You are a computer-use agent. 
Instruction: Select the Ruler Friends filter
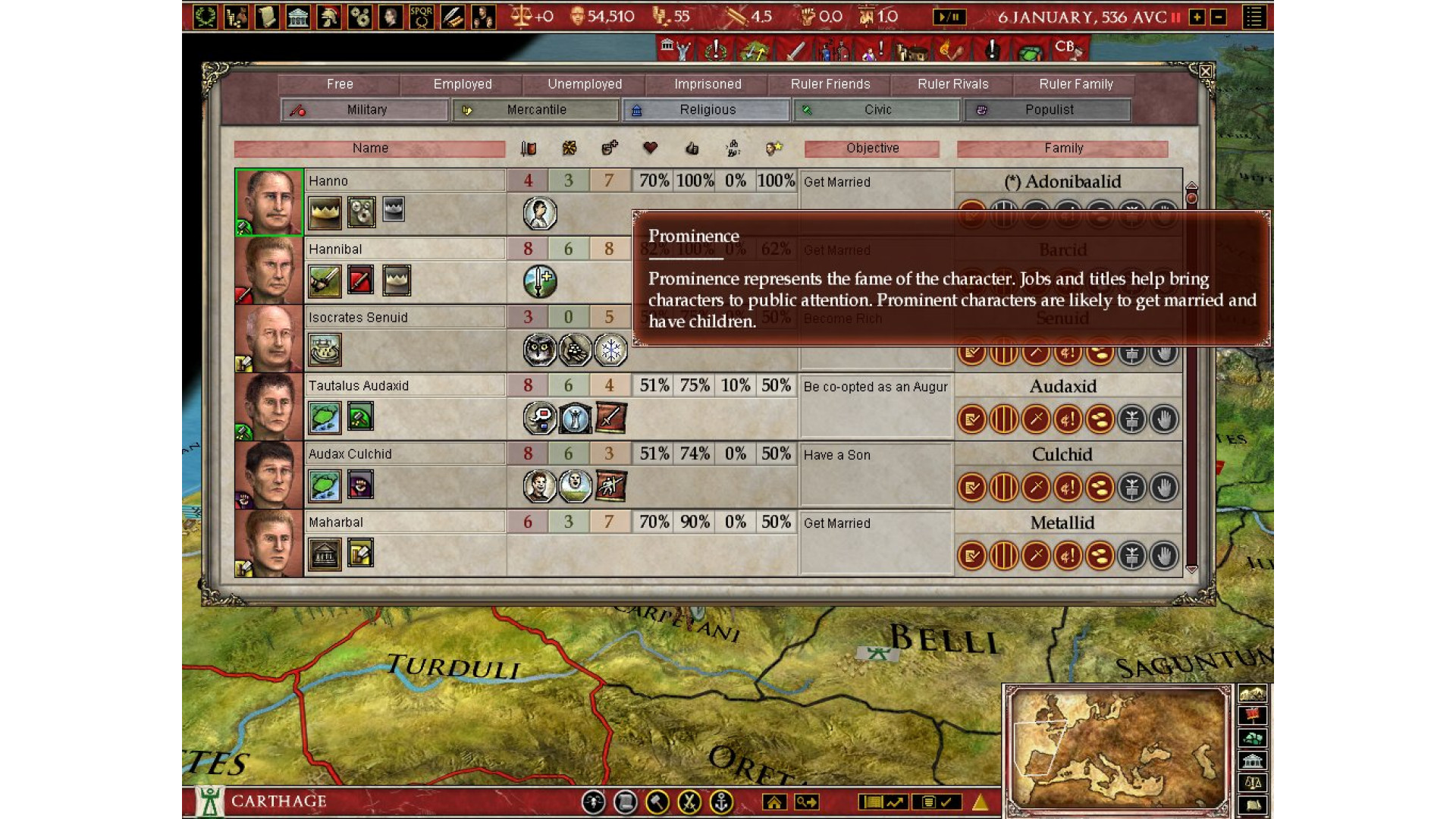pos(830,84)
